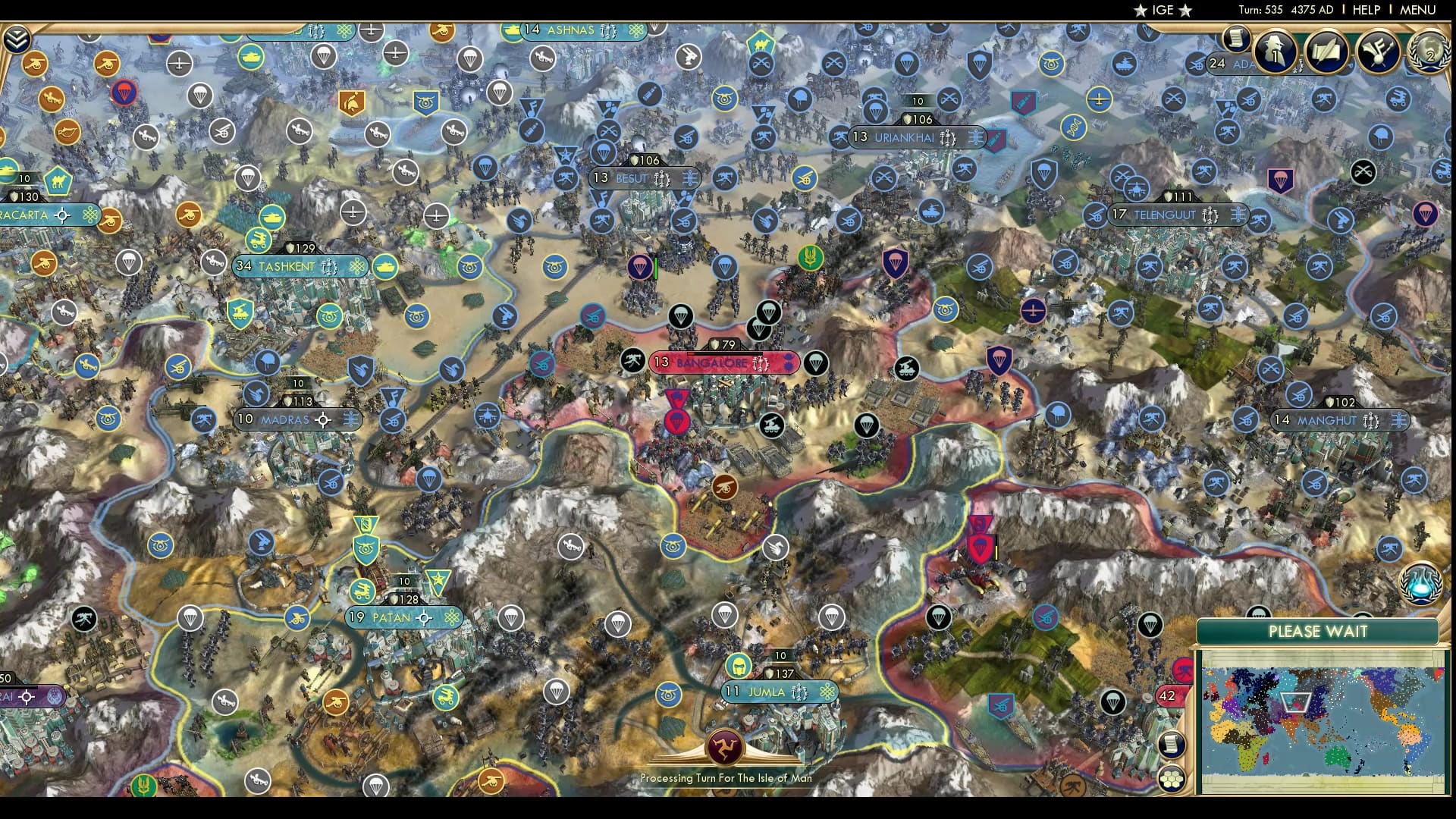
Task: Toggle strategic view with the hexagon grid icon
Action: tap(1171, 779)
